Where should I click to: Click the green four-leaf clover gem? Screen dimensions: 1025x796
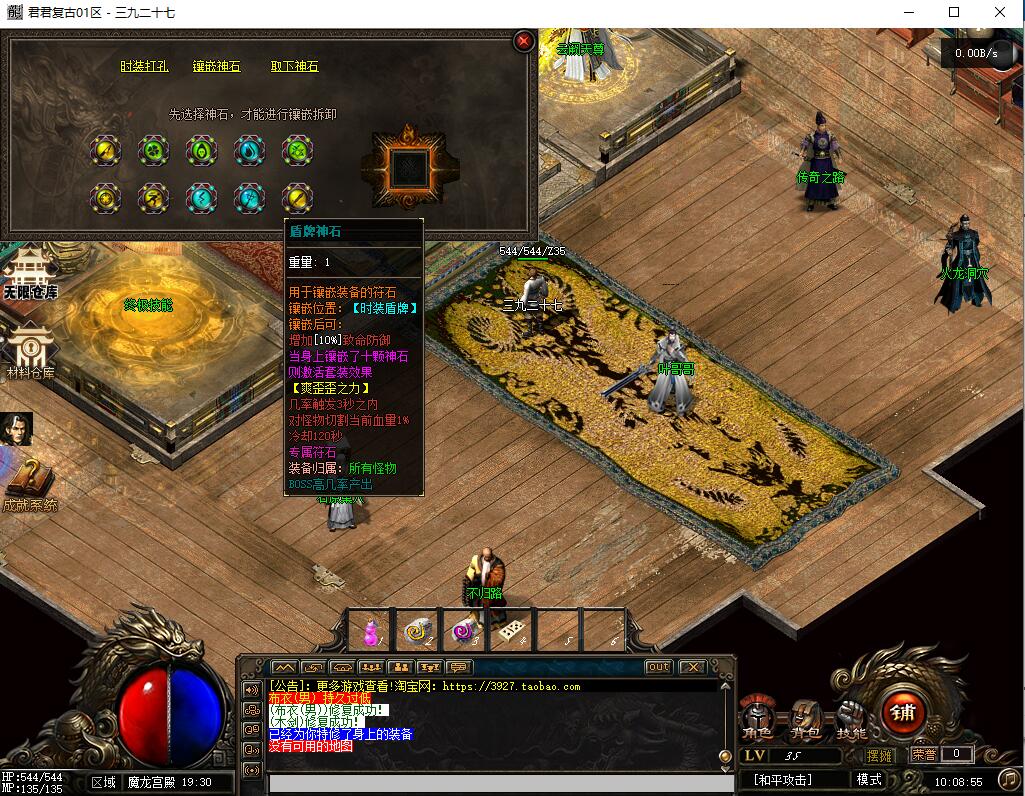coord(153,151)
